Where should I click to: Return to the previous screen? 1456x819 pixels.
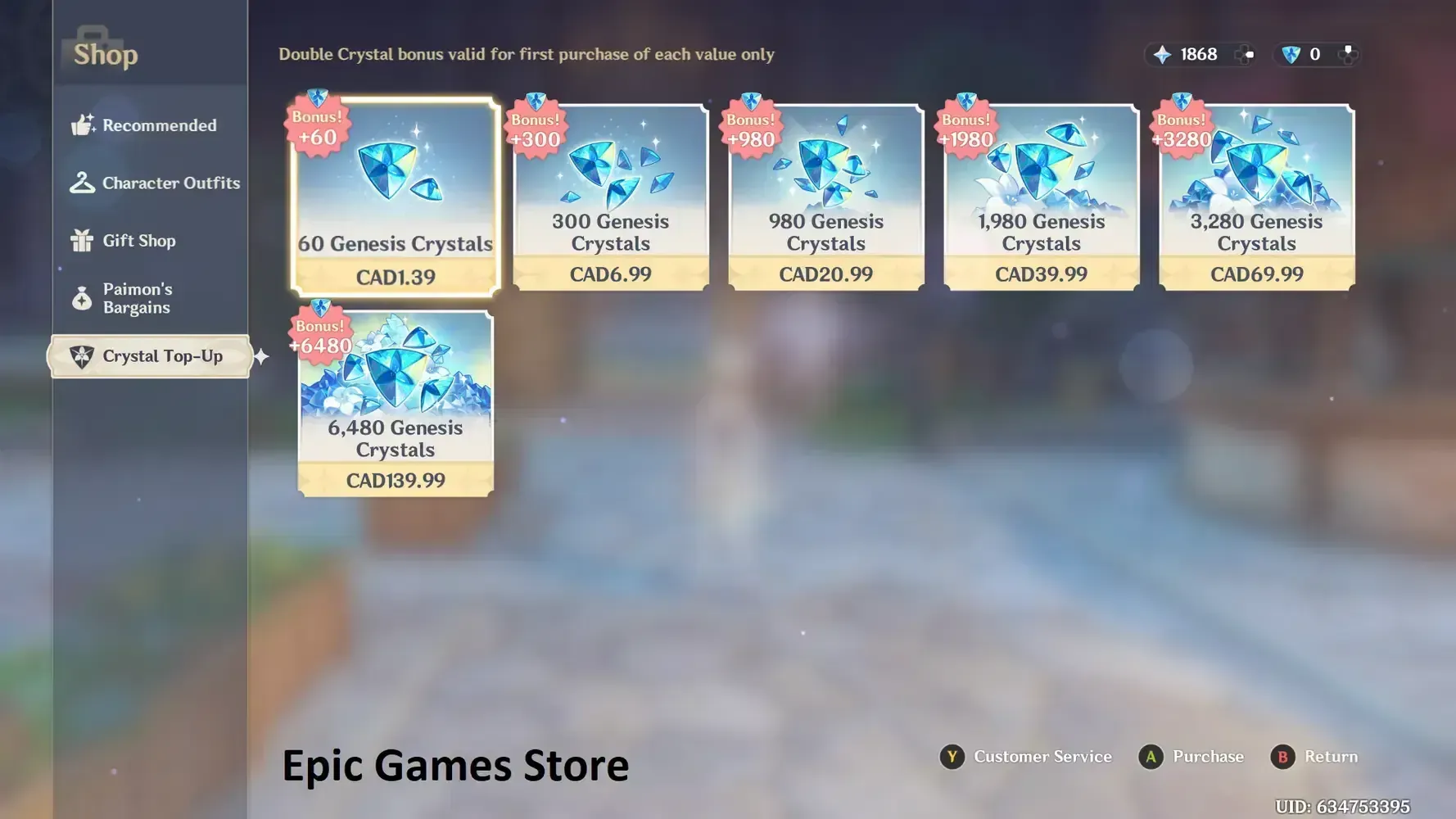[x=1314, y=757]
